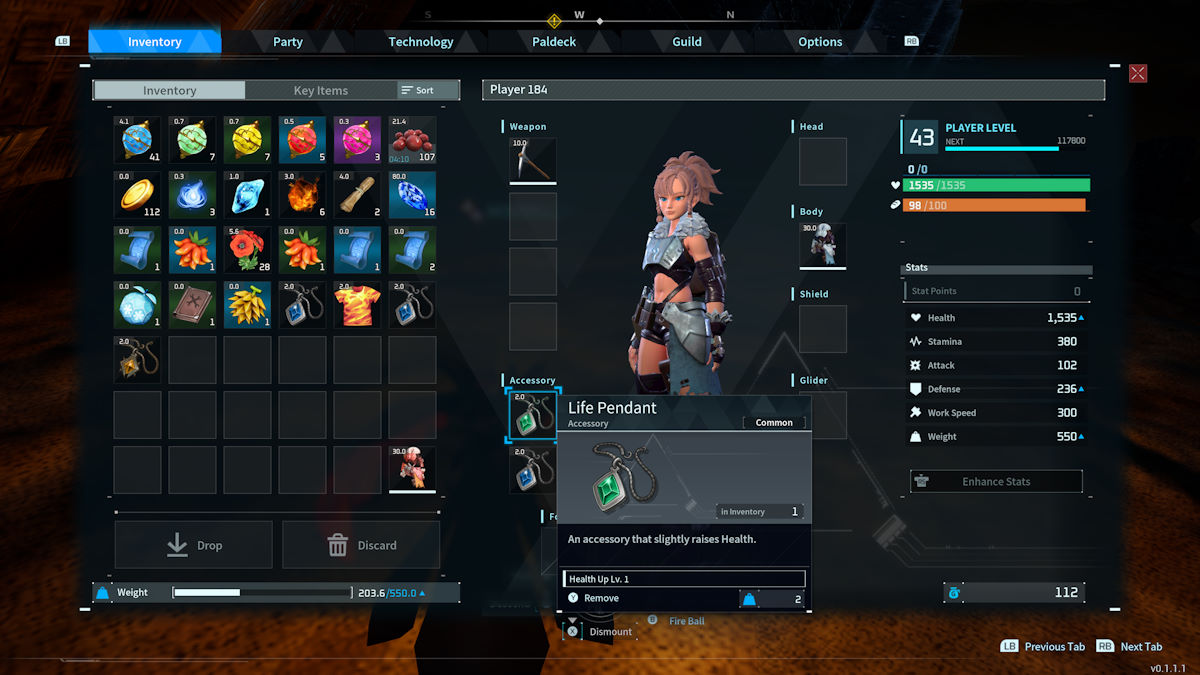Go to the Paldeck tab
The height and width of the screenshot is (675, 1200).
click(554, 42)
